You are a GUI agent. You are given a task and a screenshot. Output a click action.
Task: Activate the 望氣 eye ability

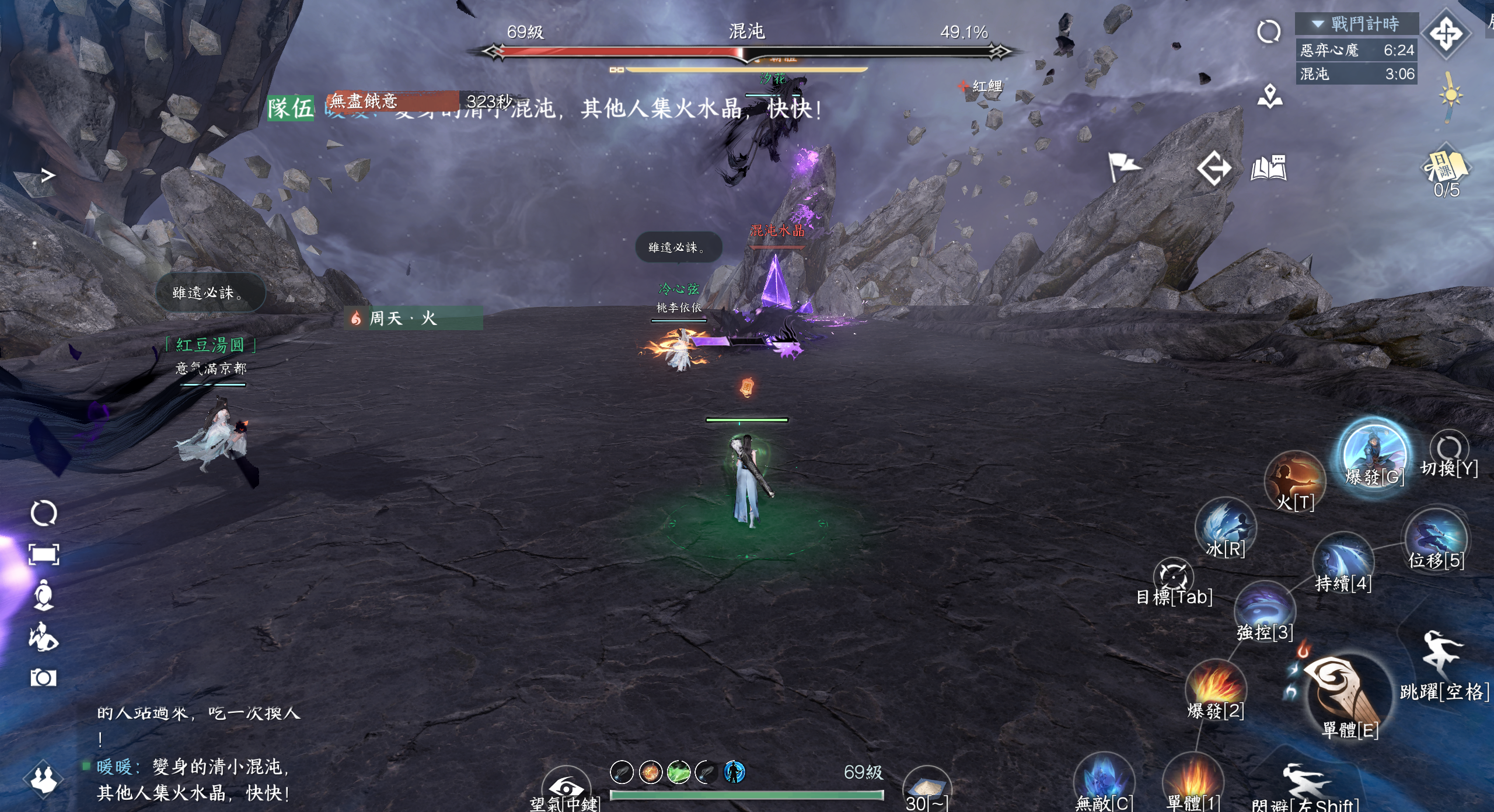(x=565, y=787)
